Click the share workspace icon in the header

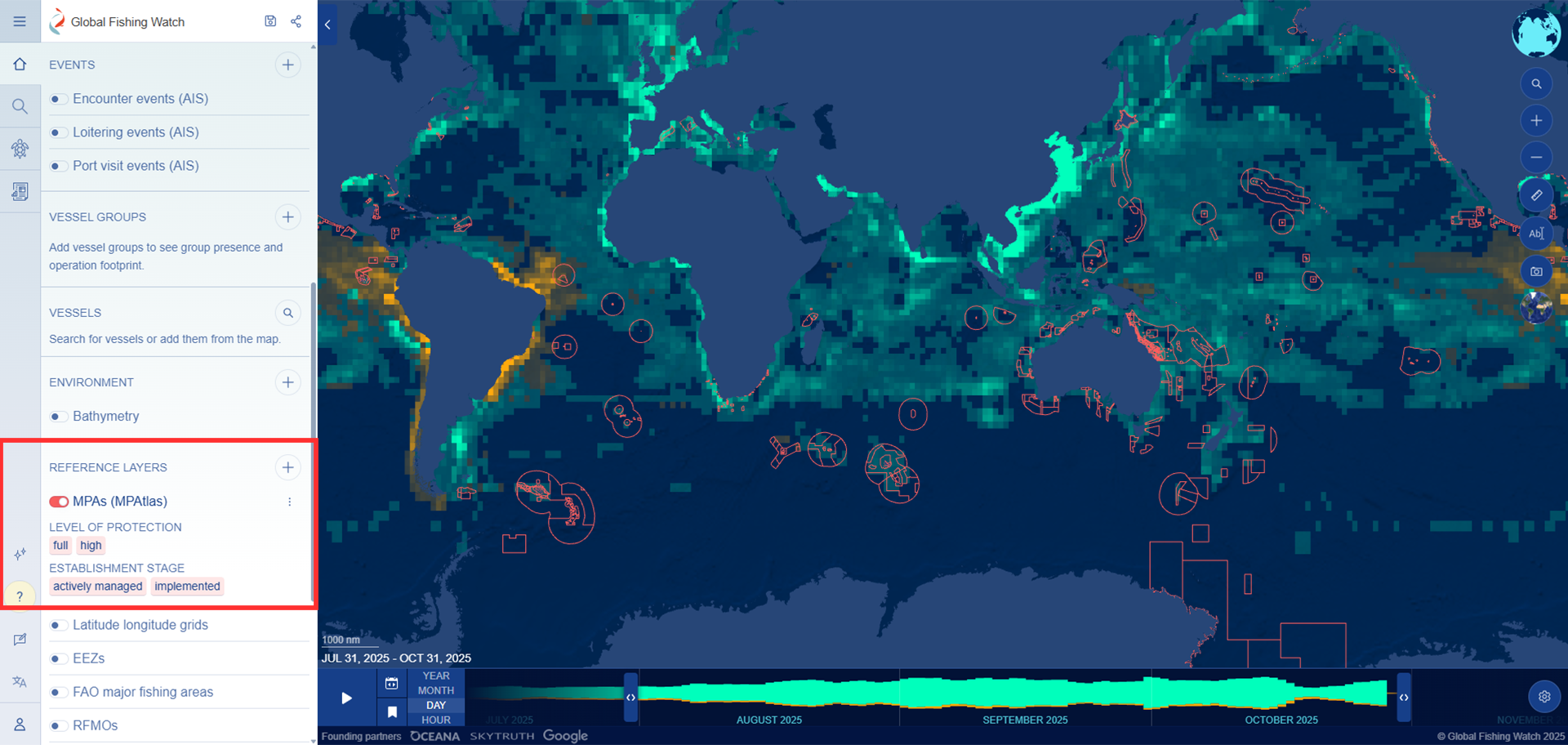pos(296,21)
